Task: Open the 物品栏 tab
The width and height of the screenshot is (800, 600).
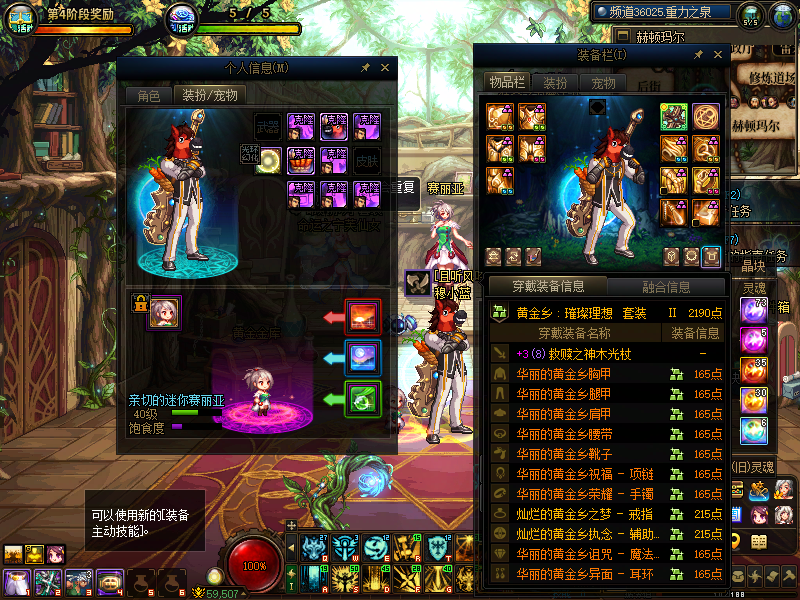Action: point(506,82)
